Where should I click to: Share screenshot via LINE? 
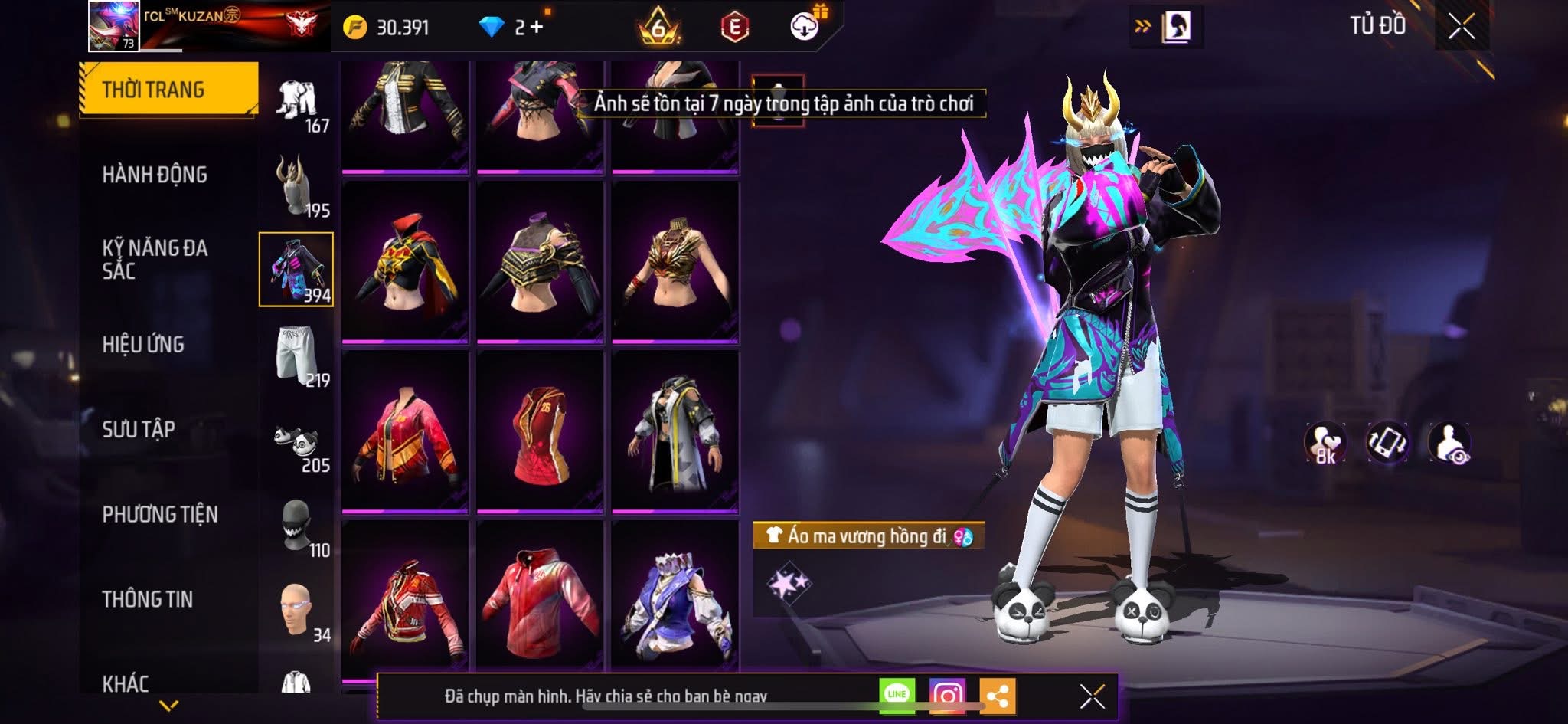point(897,695)
